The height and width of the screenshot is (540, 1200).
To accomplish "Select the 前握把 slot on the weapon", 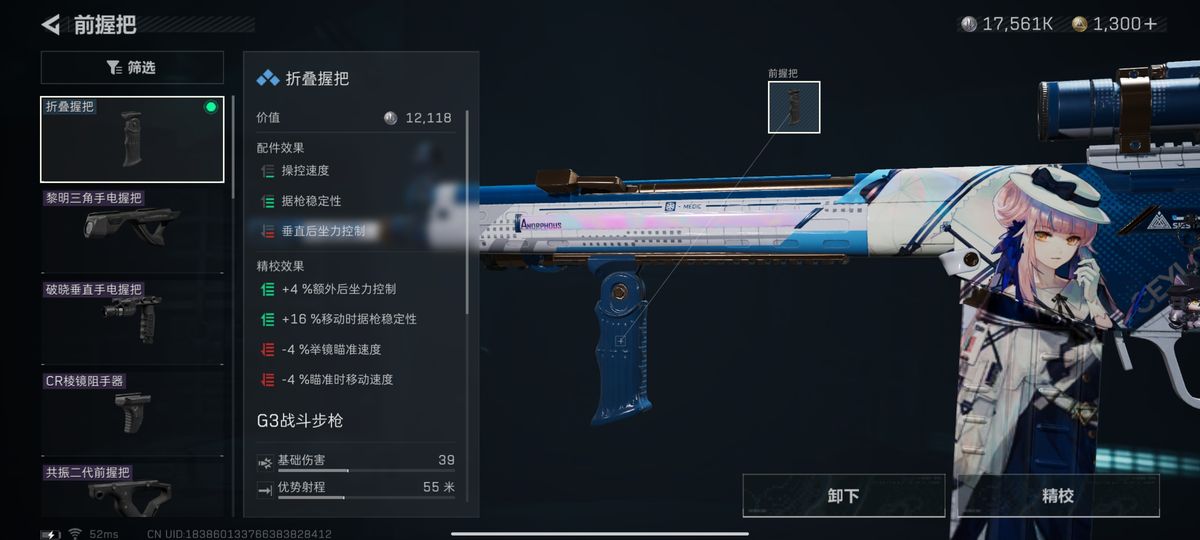I will (793, 107).
